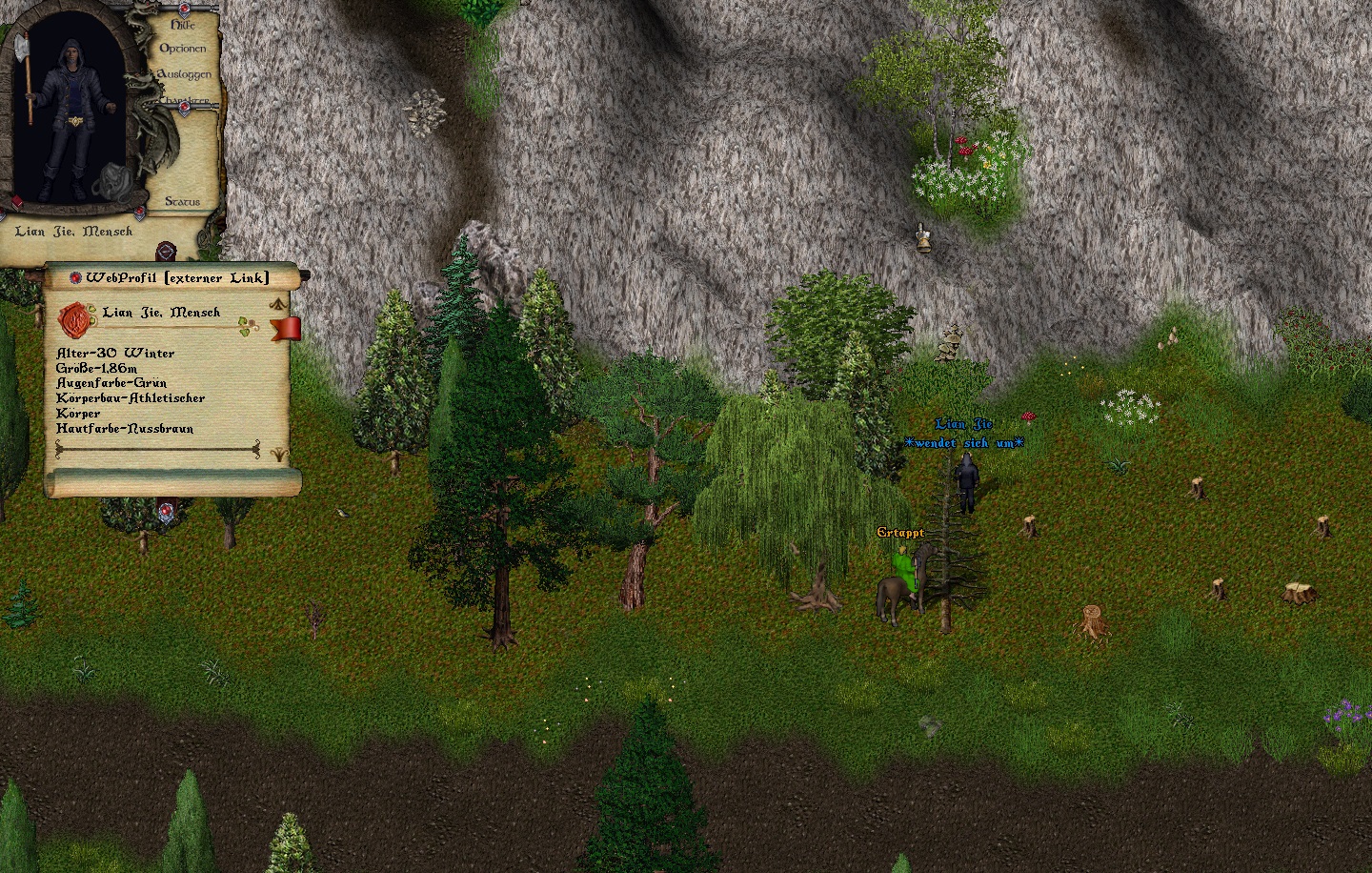Open the Hilfe help menu

tap(182, 26)
